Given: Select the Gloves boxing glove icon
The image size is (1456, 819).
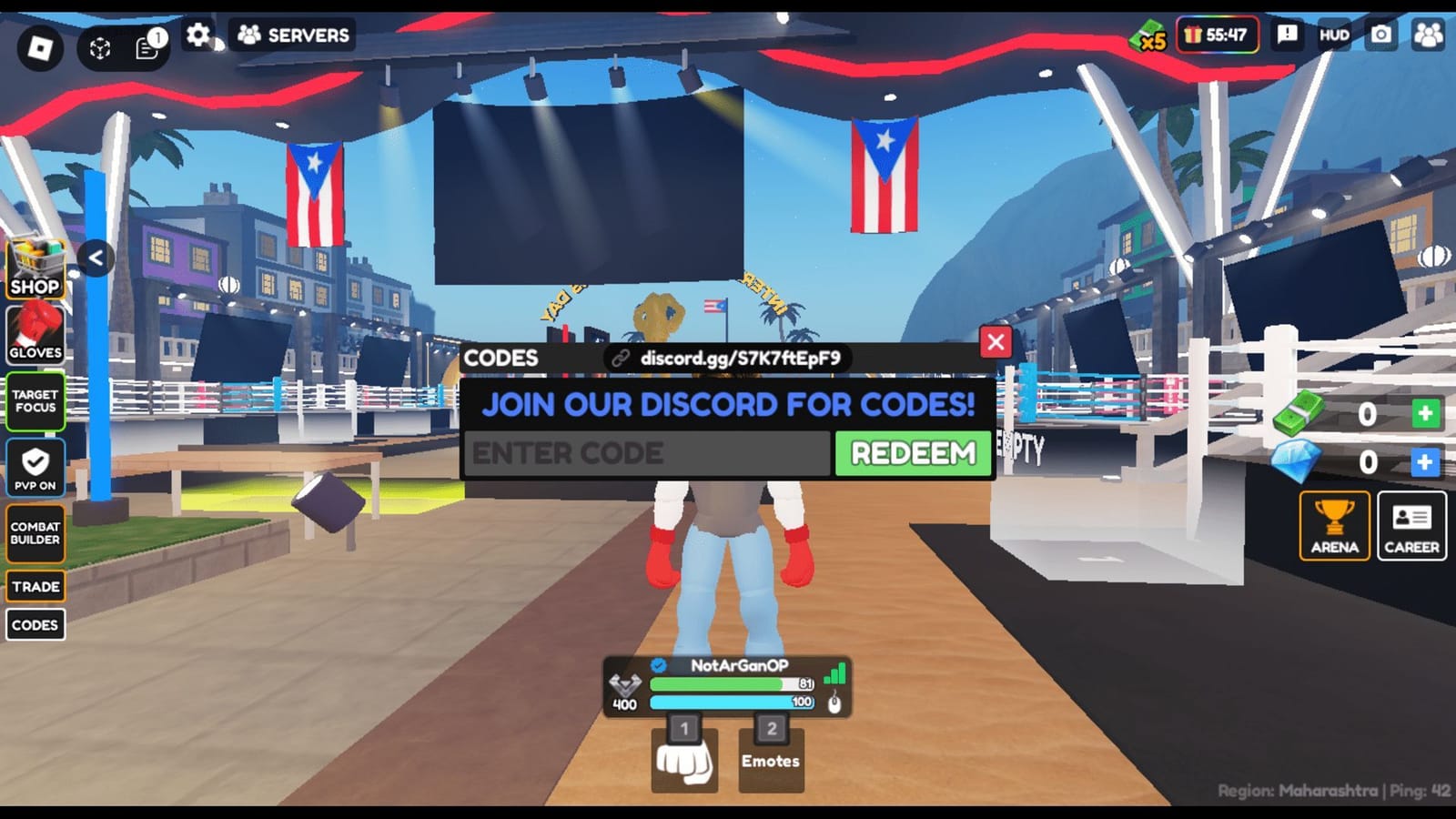Looking at the screenshot, I should [35, 332].
